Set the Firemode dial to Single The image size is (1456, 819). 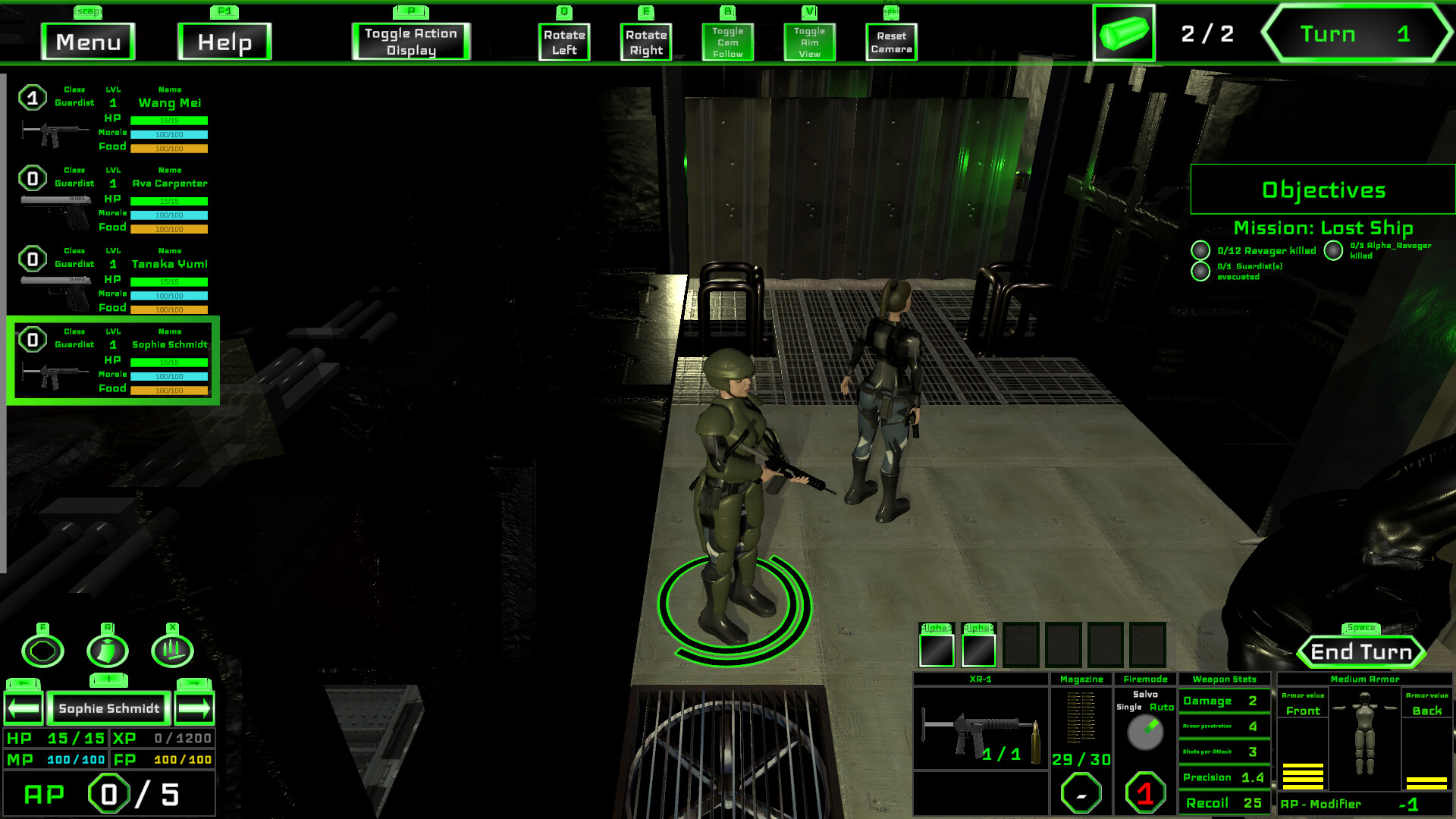(1130, 705)
